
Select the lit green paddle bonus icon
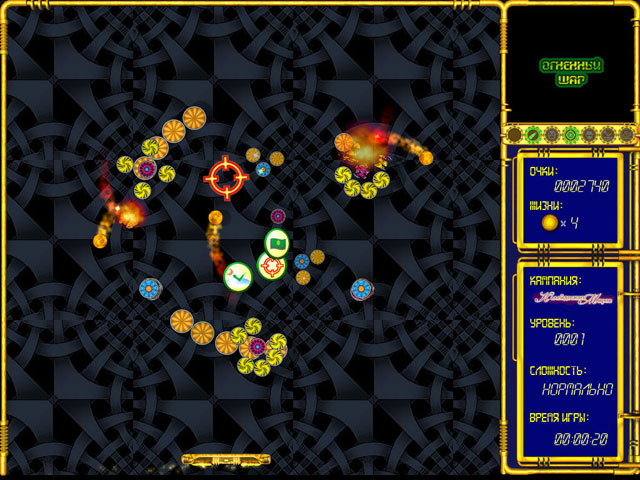pos(534,134)
